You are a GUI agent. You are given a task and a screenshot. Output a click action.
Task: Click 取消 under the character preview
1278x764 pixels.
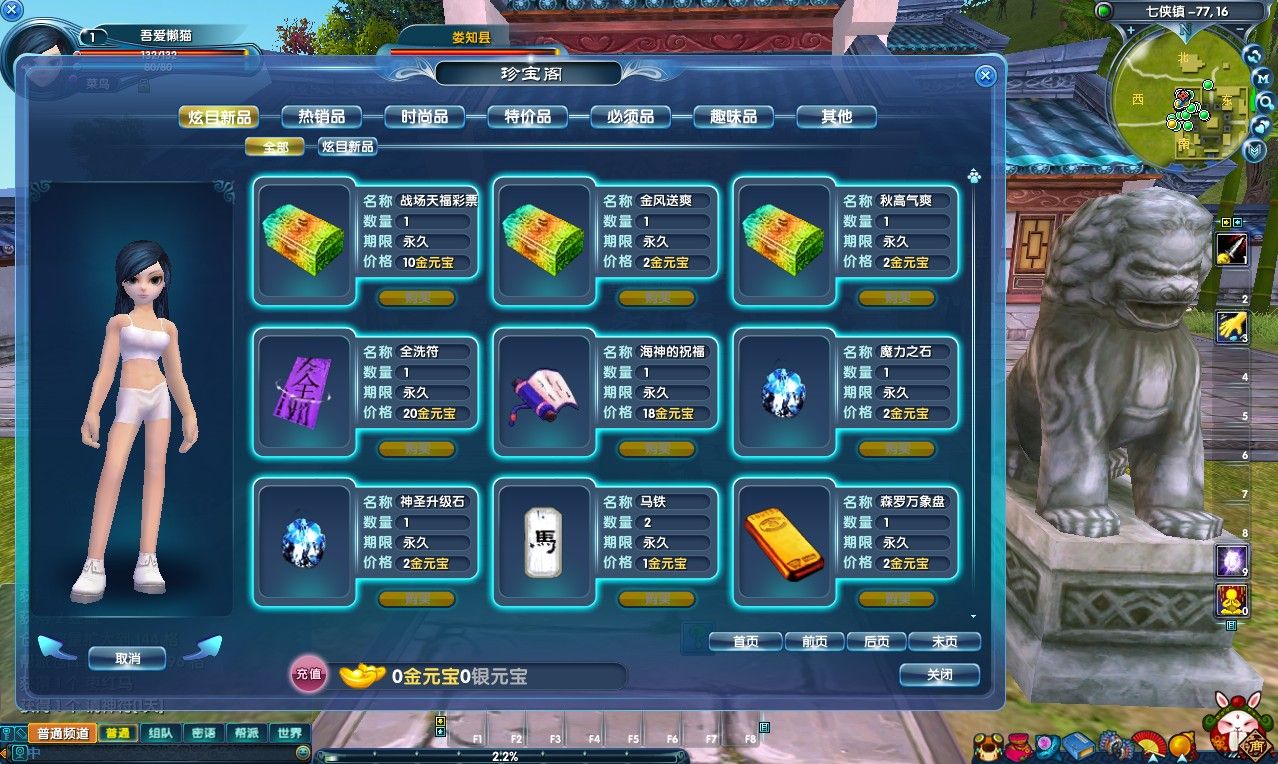coord(127,658)
